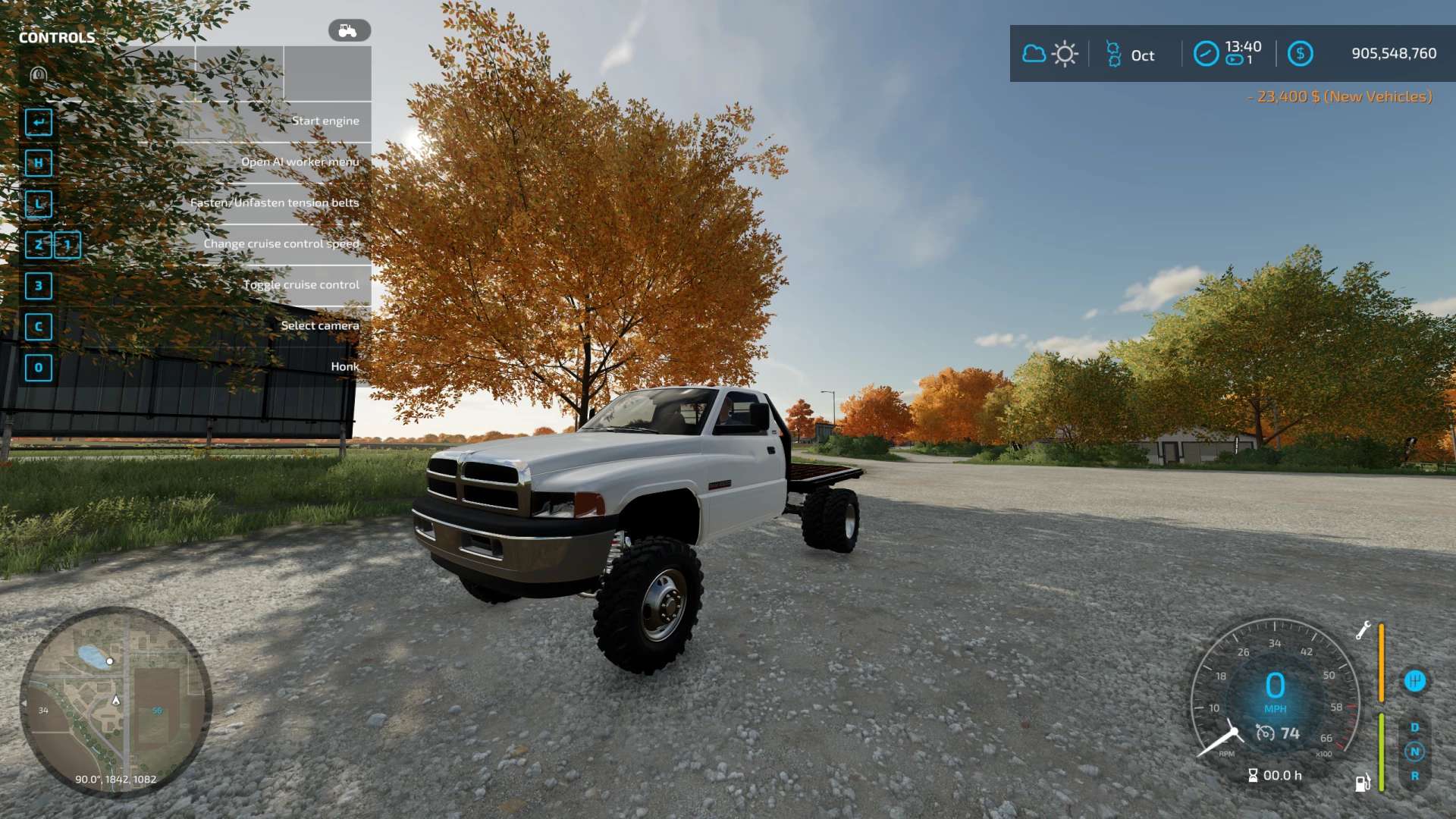This screenshot has width=1456, height=819.
Task: Select the blue clock time icon
Action: coord(1206,54)
